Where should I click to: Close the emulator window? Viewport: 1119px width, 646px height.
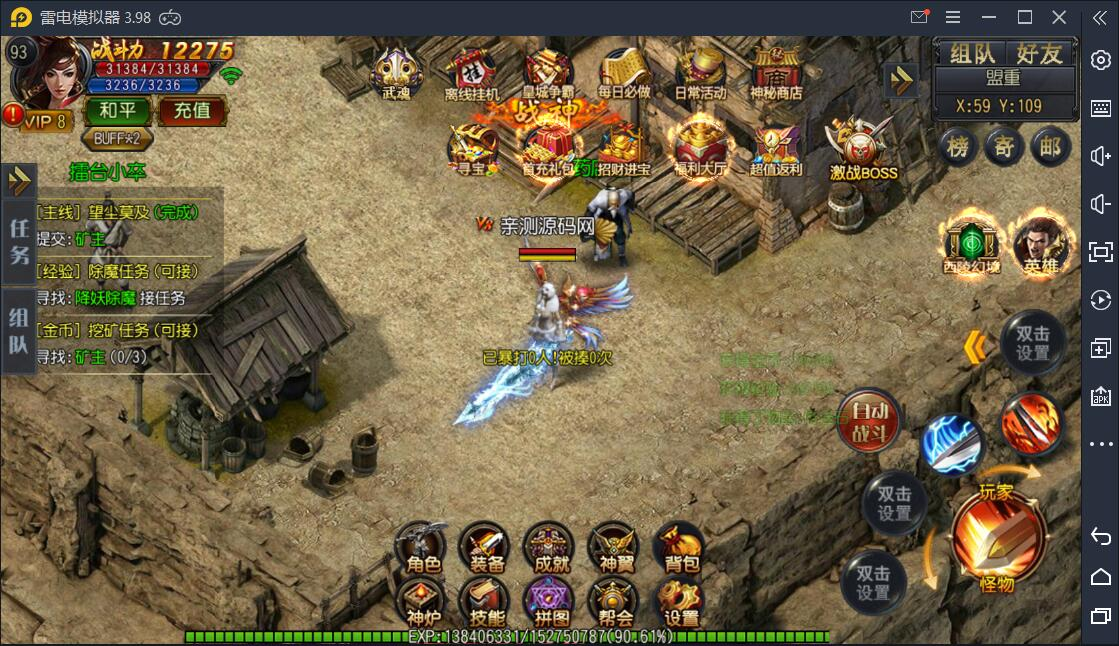(x=1059, y=17)
